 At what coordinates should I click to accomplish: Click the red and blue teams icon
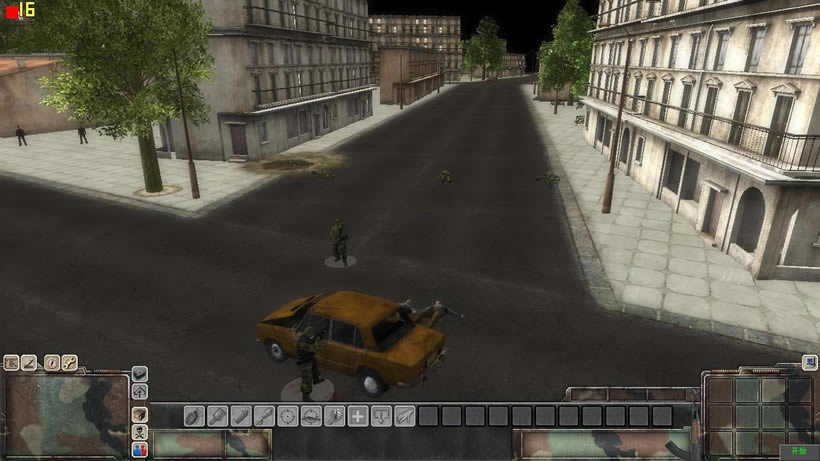[x=139, y=451]
